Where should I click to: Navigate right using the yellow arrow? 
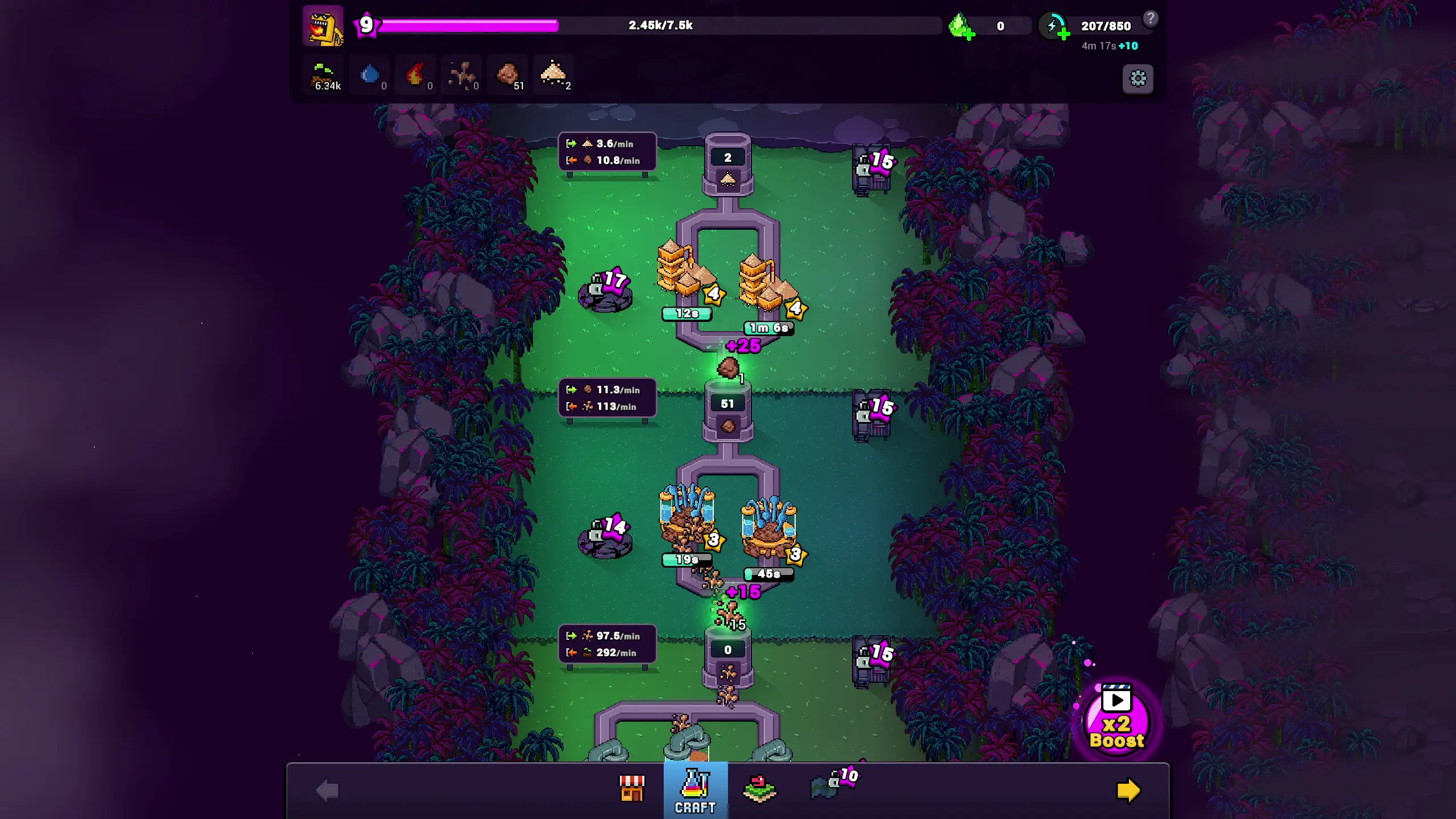[x=1129, y=790]
